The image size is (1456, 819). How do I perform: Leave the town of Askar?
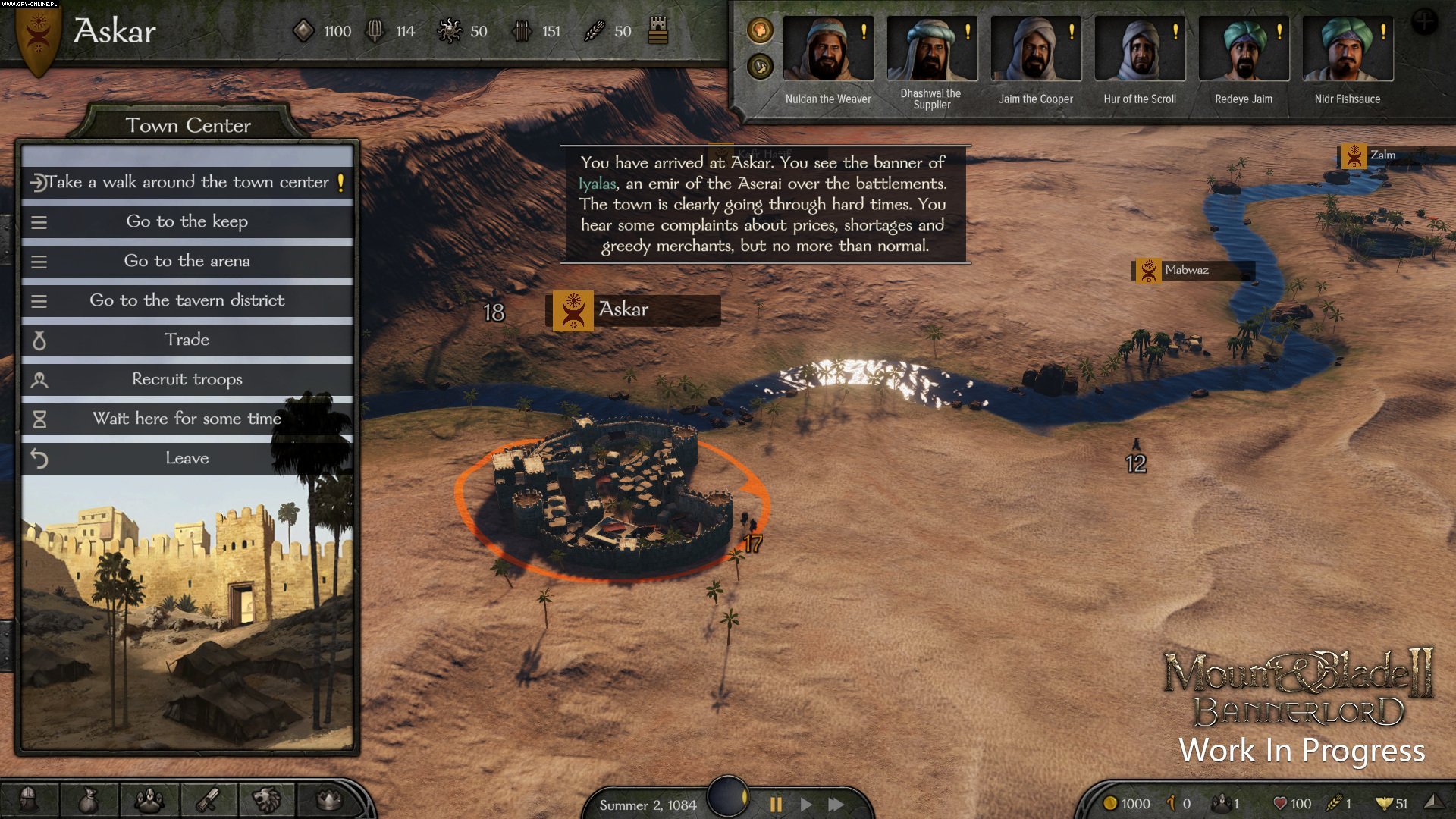187,458
